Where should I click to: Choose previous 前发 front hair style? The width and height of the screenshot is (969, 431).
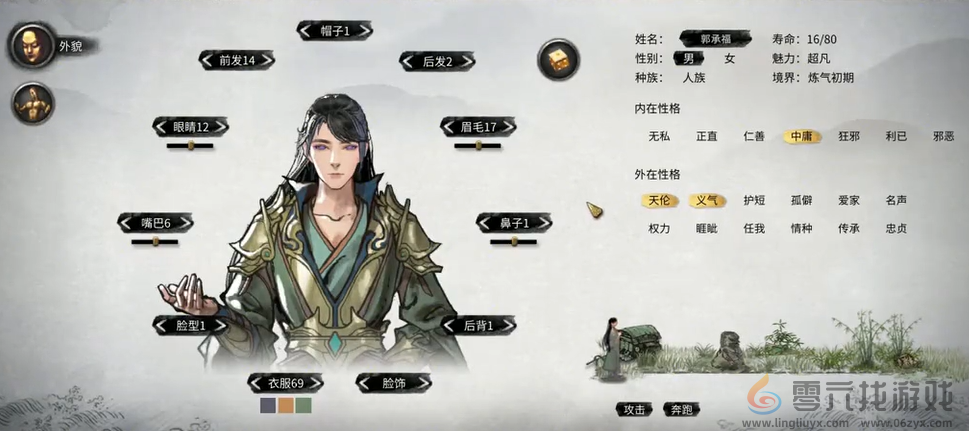click(x=206, y=60)
